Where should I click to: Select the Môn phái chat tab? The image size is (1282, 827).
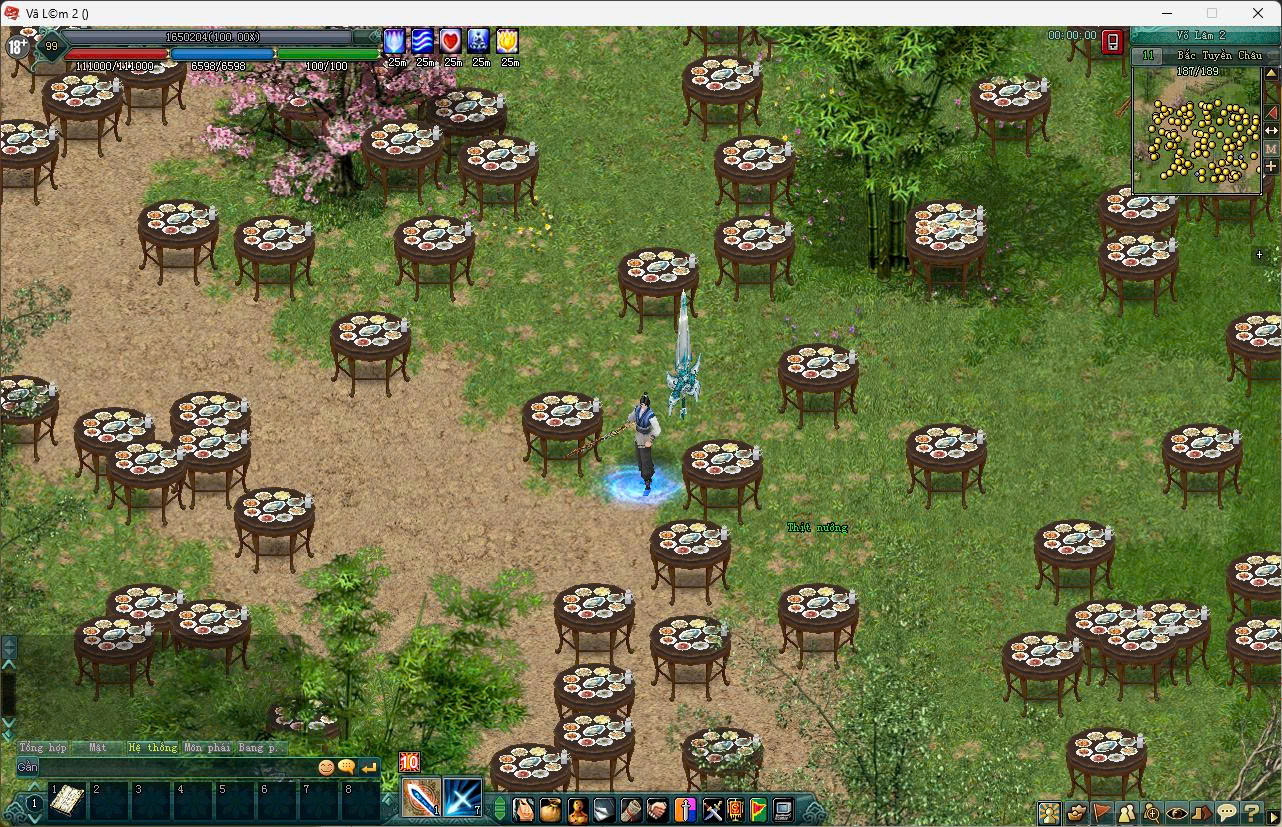pyautogui.click(x=207, y=747)
